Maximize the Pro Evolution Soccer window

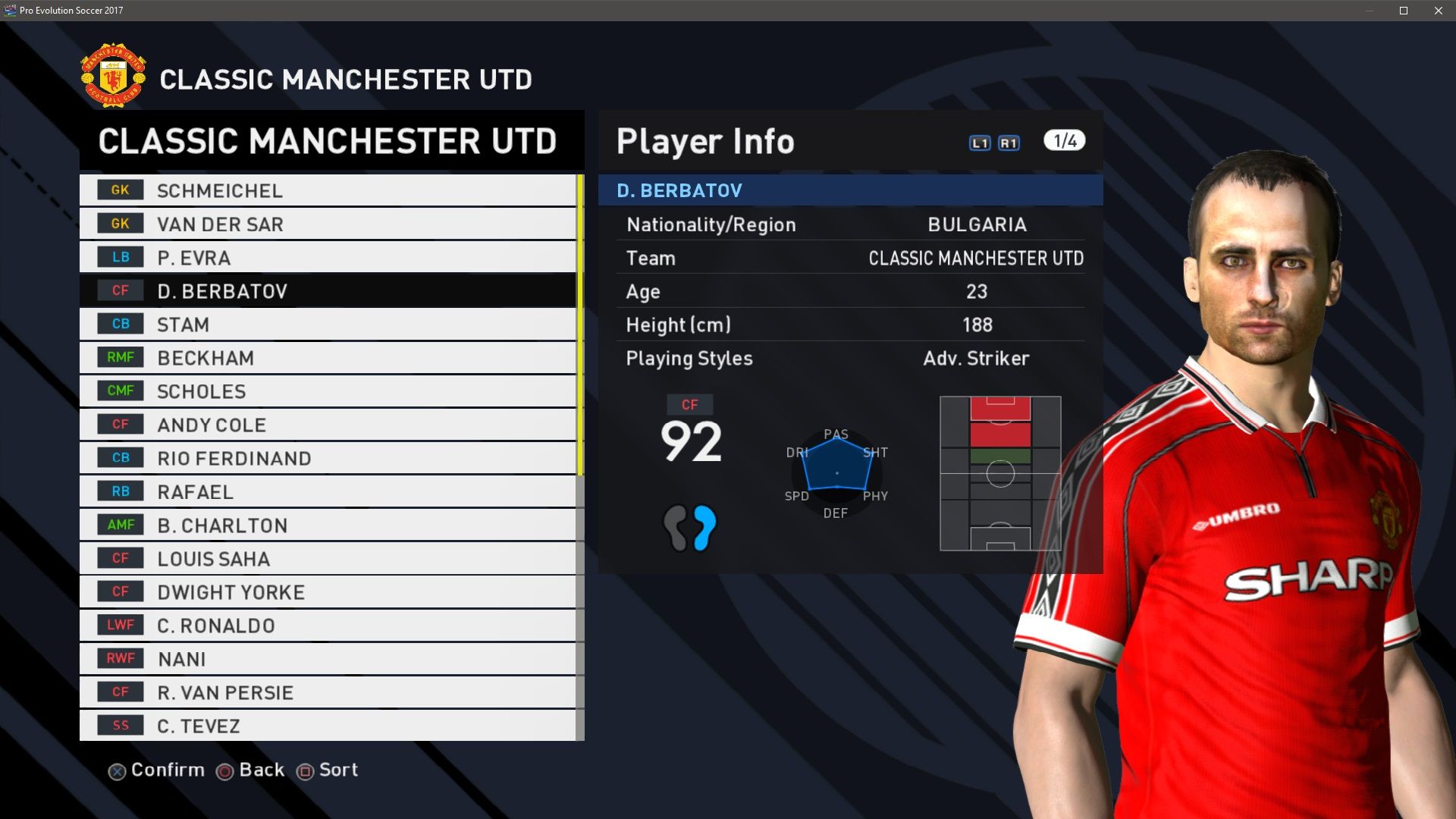click(x=1404, y=11)
